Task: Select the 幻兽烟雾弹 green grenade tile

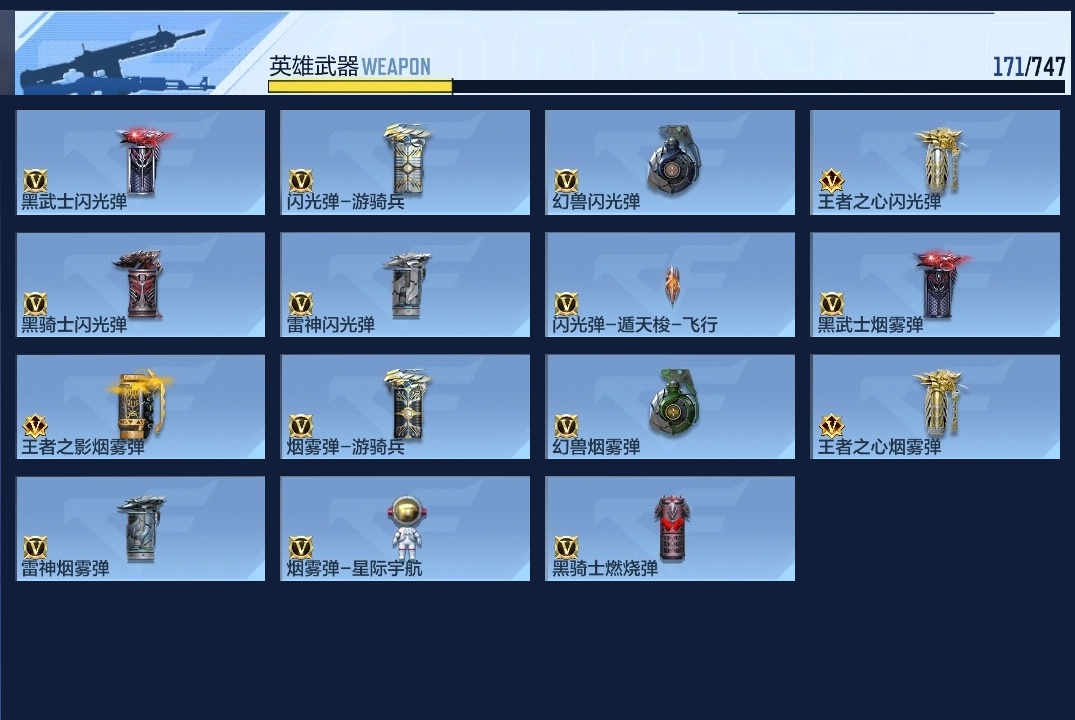Action: tap(670, 407)
